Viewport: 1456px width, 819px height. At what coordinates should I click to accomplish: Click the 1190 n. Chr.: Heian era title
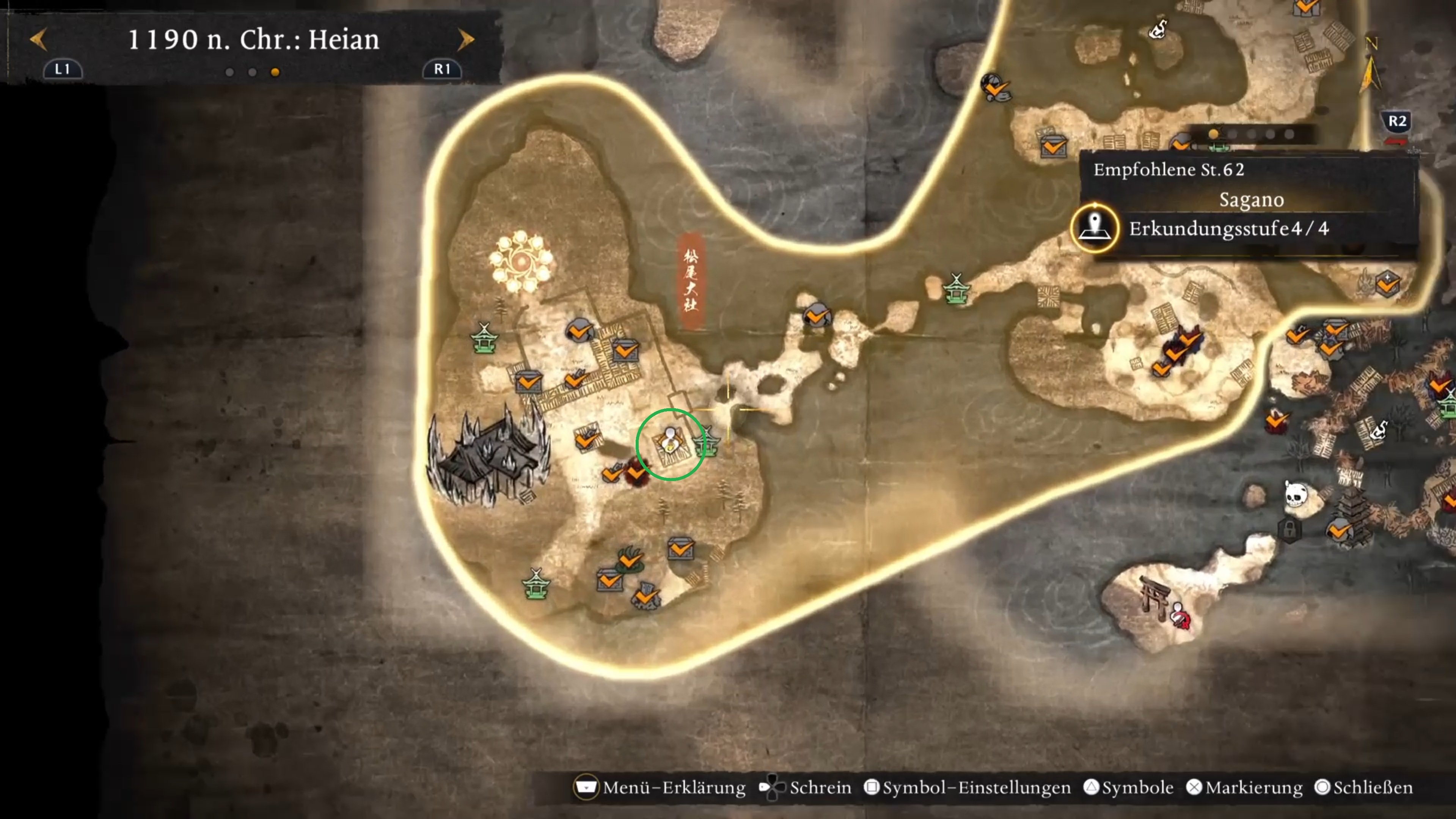point(253,39)
